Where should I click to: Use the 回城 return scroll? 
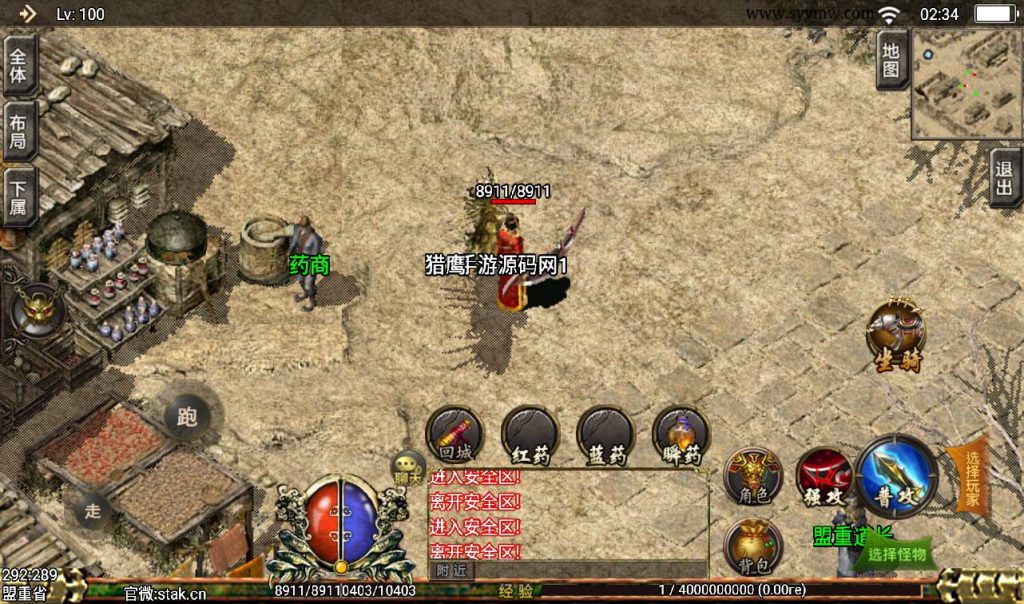(455, 435)
